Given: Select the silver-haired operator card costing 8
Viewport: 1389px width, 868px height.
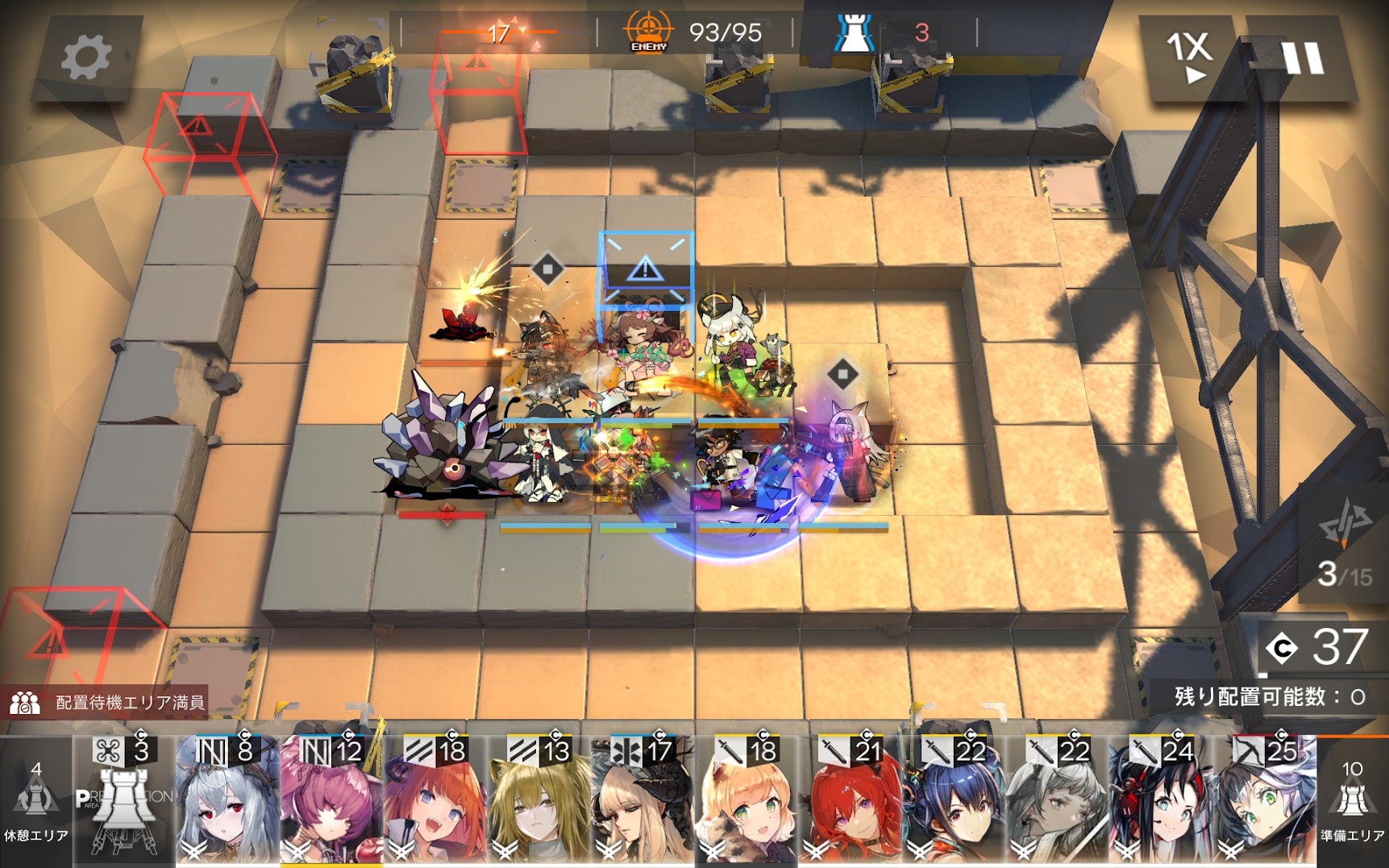Looking at the screenshot, I should (x=227, y=801).
